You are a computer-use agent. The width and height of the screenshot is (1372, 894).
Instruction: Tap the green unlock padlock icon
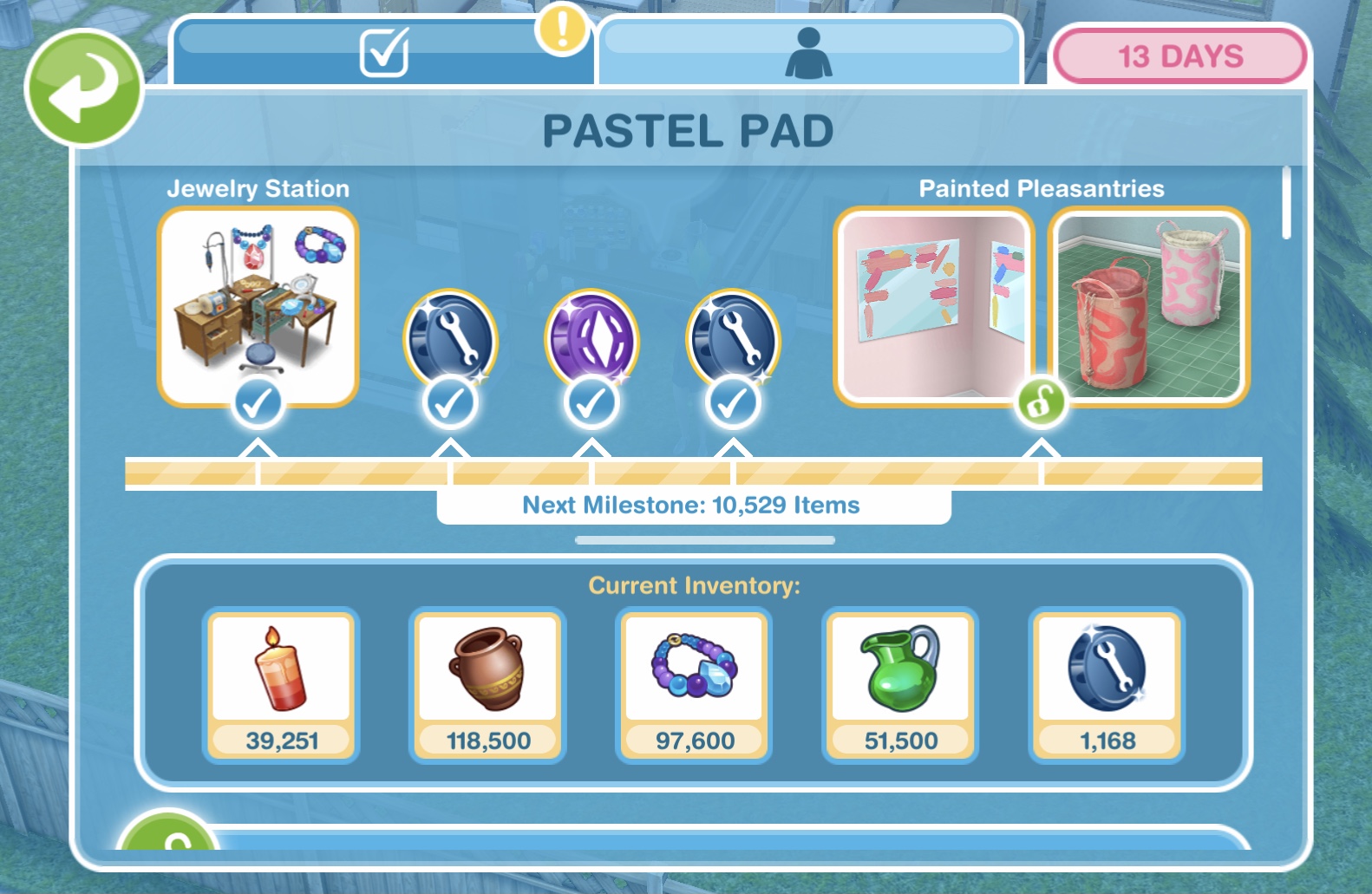point(1041,402)
